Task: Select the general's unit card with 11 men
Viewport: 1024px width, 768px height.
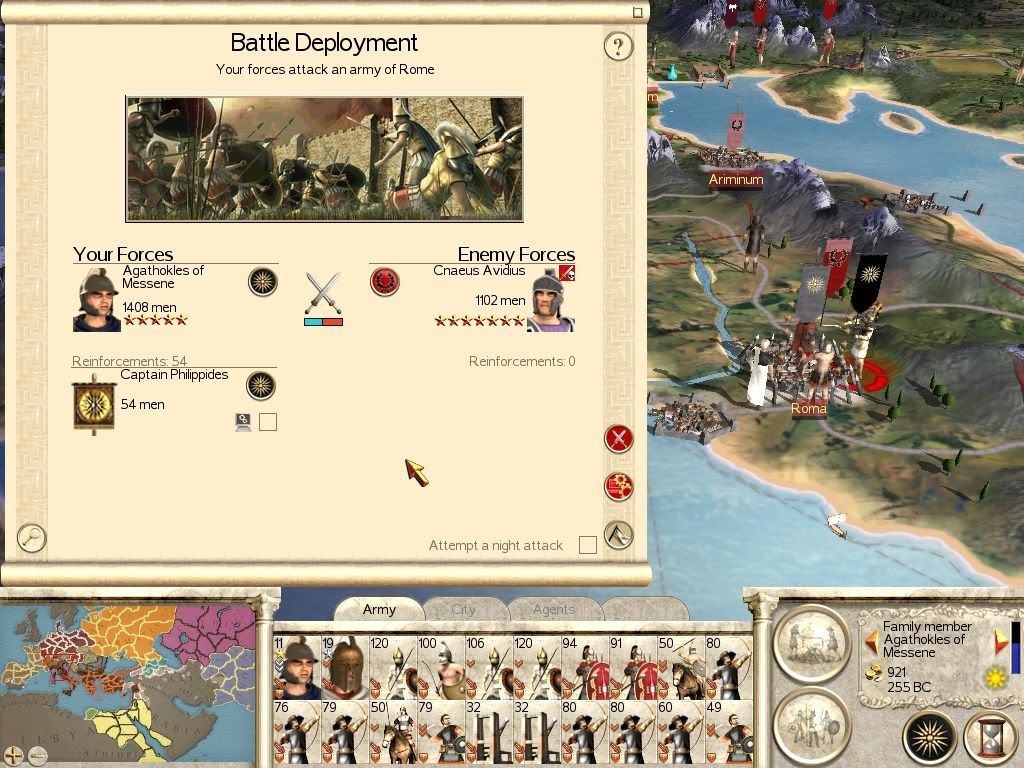Action: coord(296,667)
